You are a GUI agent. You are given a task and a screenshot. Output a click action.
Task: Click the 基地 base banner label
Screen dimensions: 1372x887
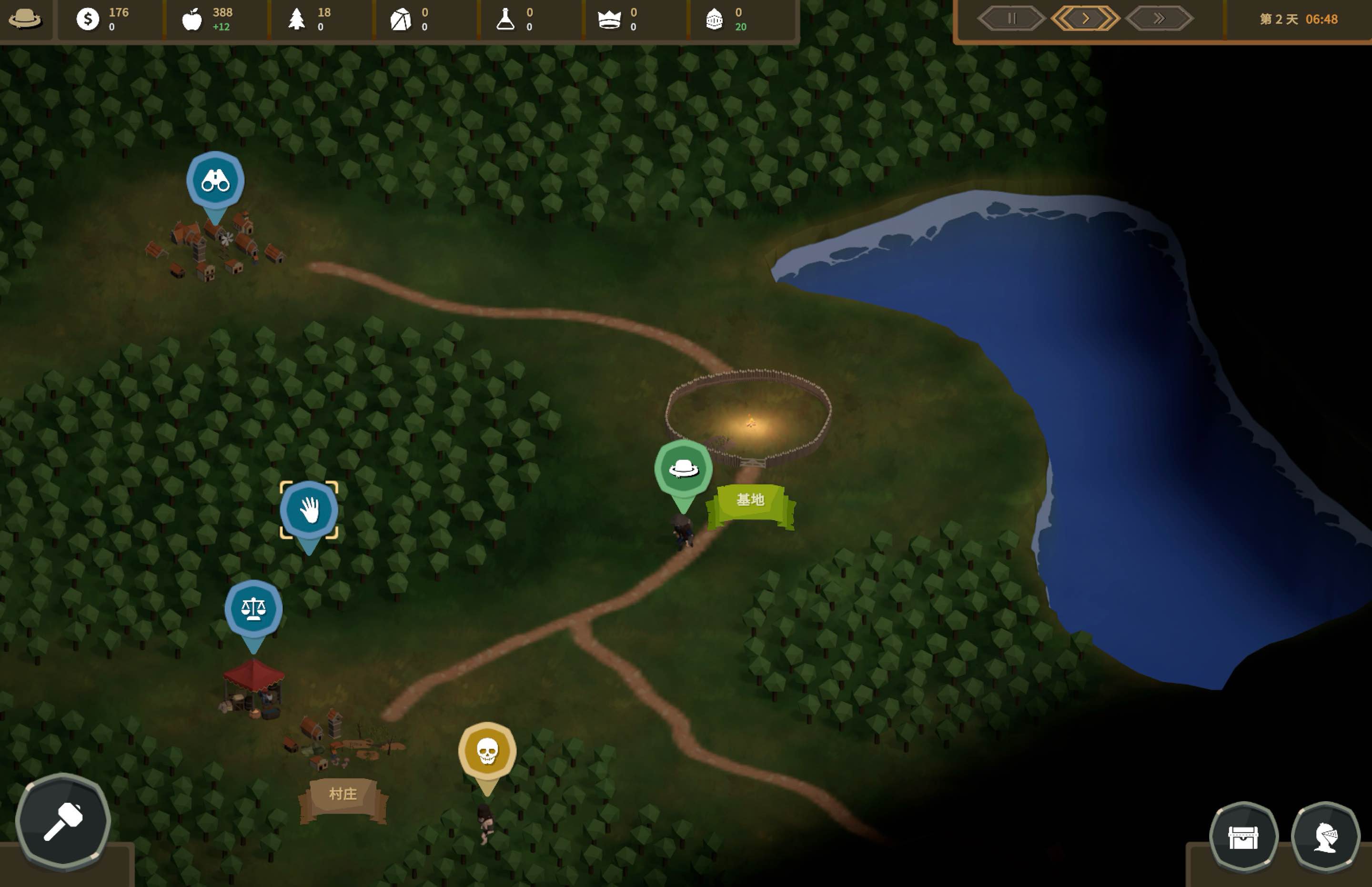pos(749,500)
